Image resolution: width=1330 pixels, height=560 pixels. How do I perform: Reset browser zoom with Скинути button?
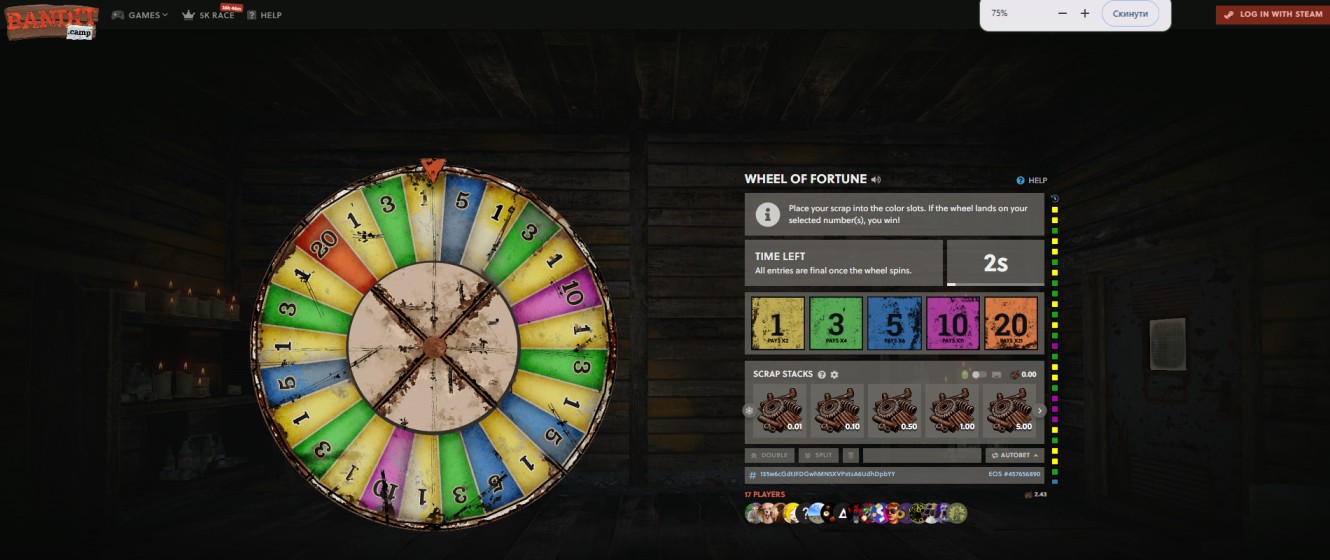pos(1131,13)
